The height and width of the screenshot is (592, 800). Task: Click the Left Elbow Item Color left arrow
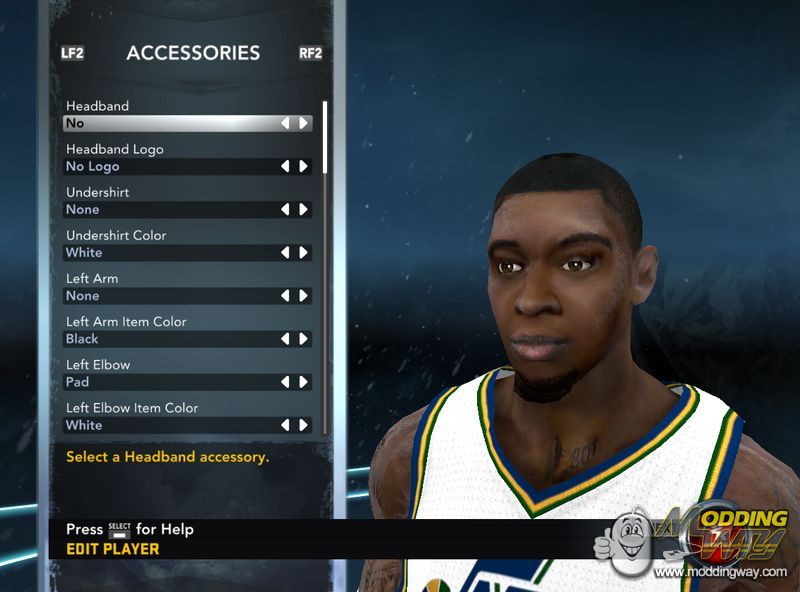(286, 425)
